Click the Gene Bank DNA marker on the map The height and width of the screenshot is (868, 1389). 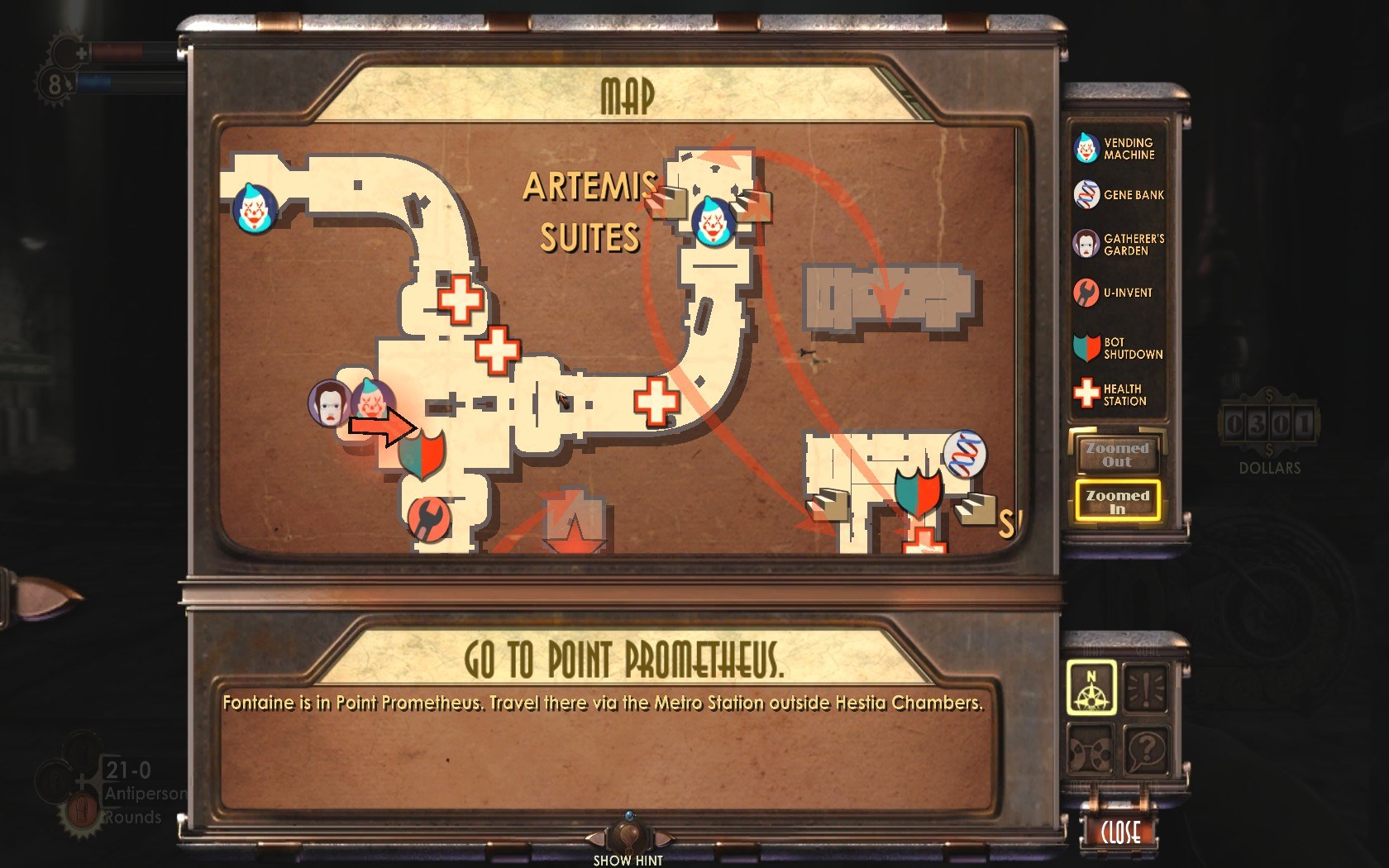[x=965, y=455]
